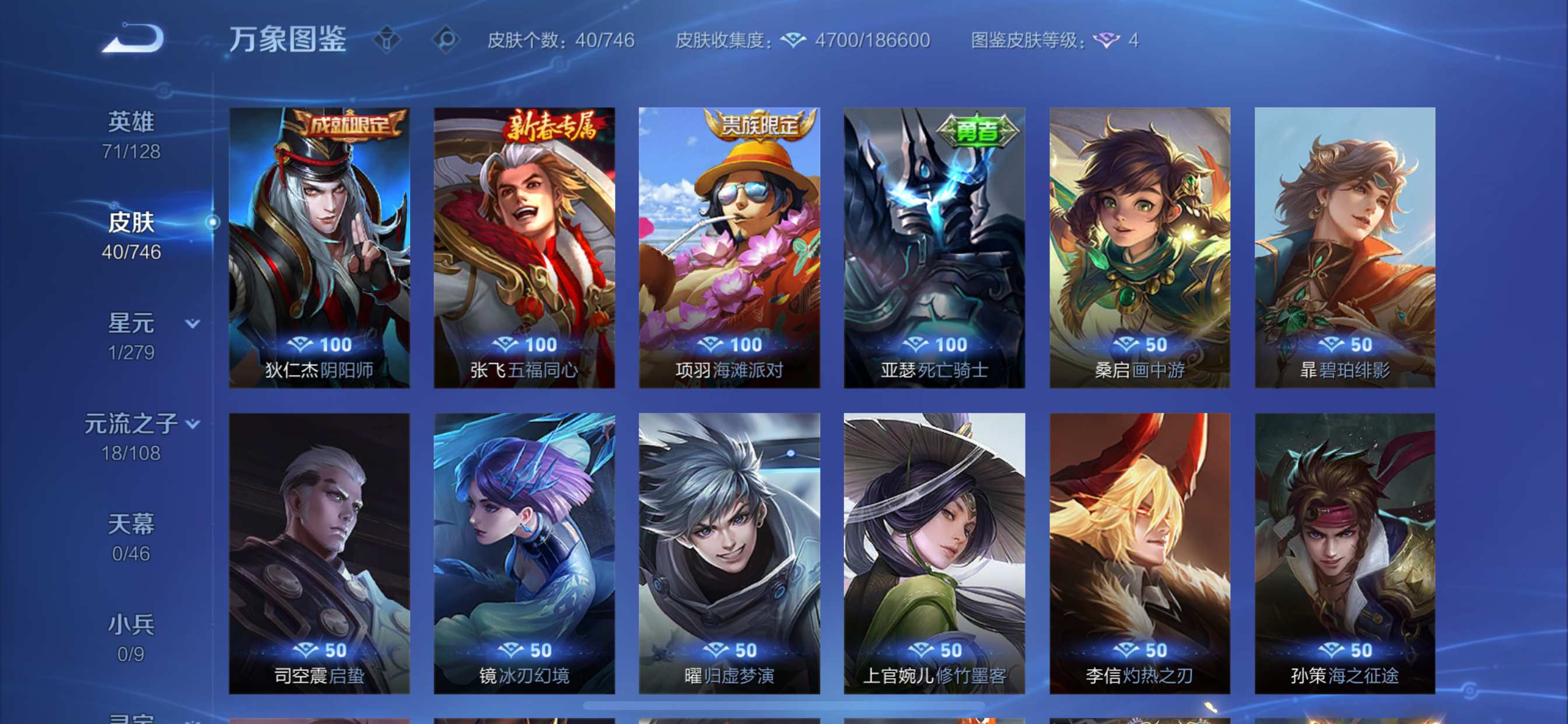Select the 皮肤 sidebar section

point(132,222)
